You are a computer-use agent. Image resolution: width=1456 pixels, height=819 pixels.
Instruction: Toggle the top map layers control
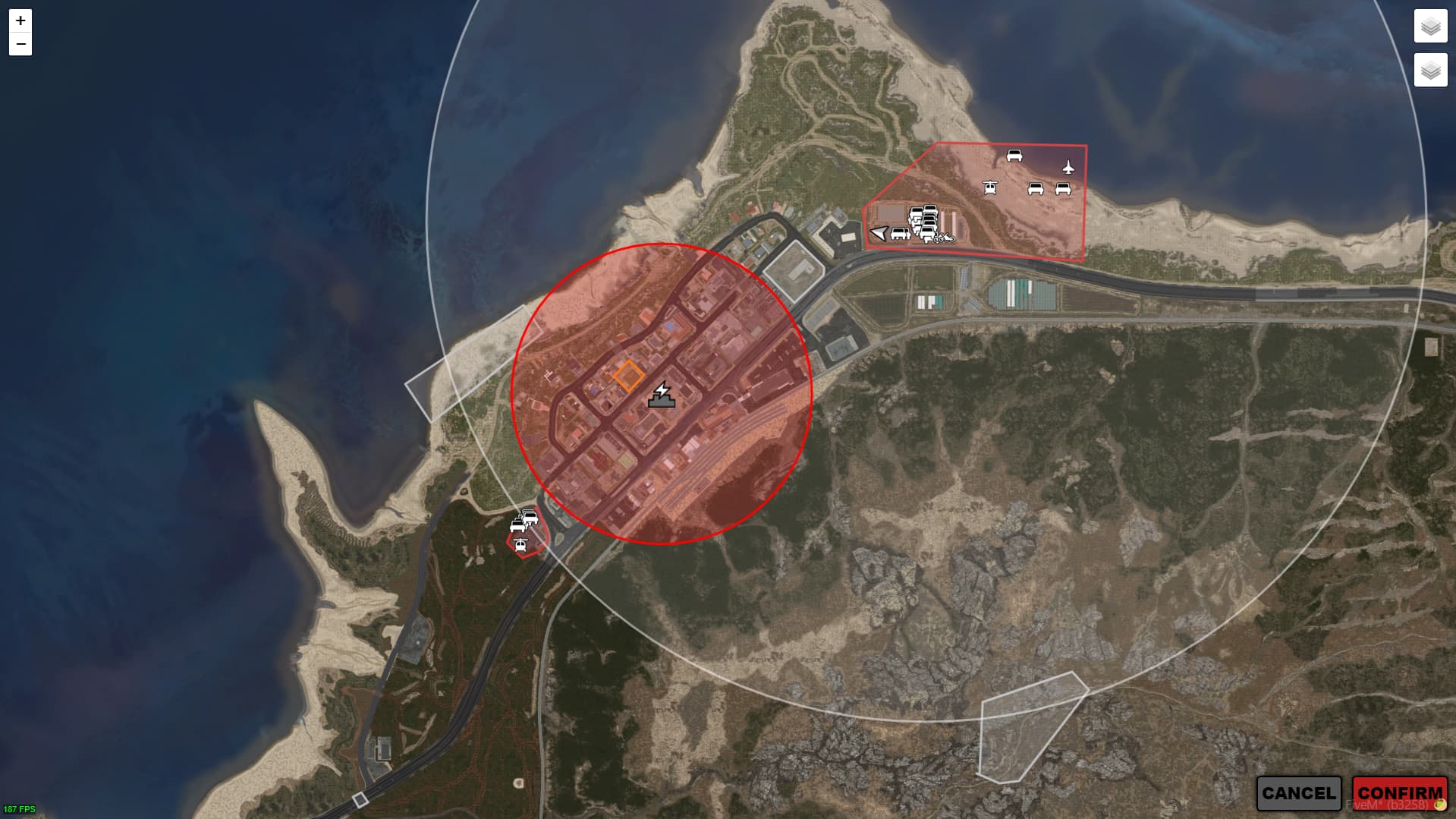coord(1429,24)
